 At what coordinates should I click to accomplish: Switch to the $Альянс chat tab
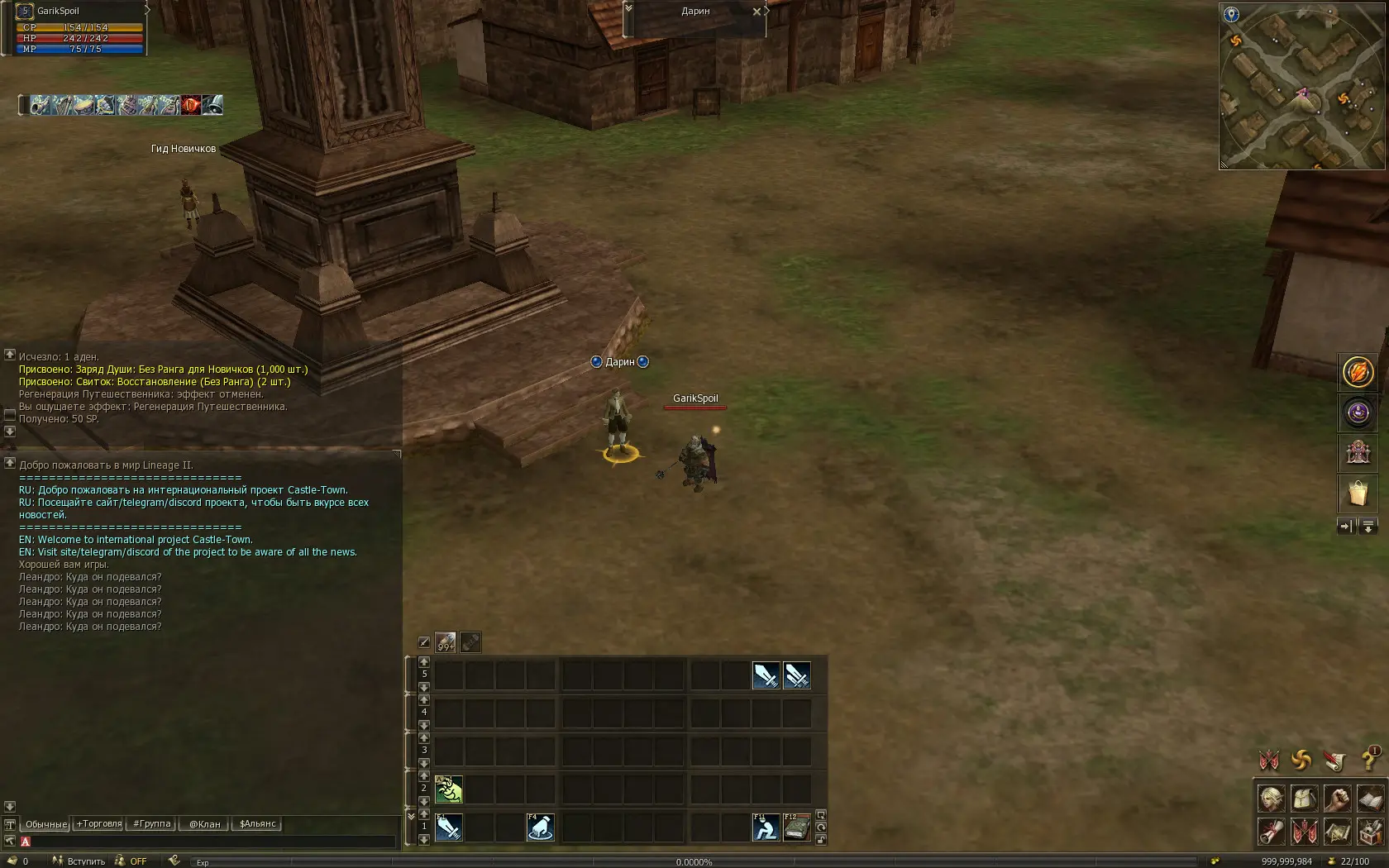[257, 824]
